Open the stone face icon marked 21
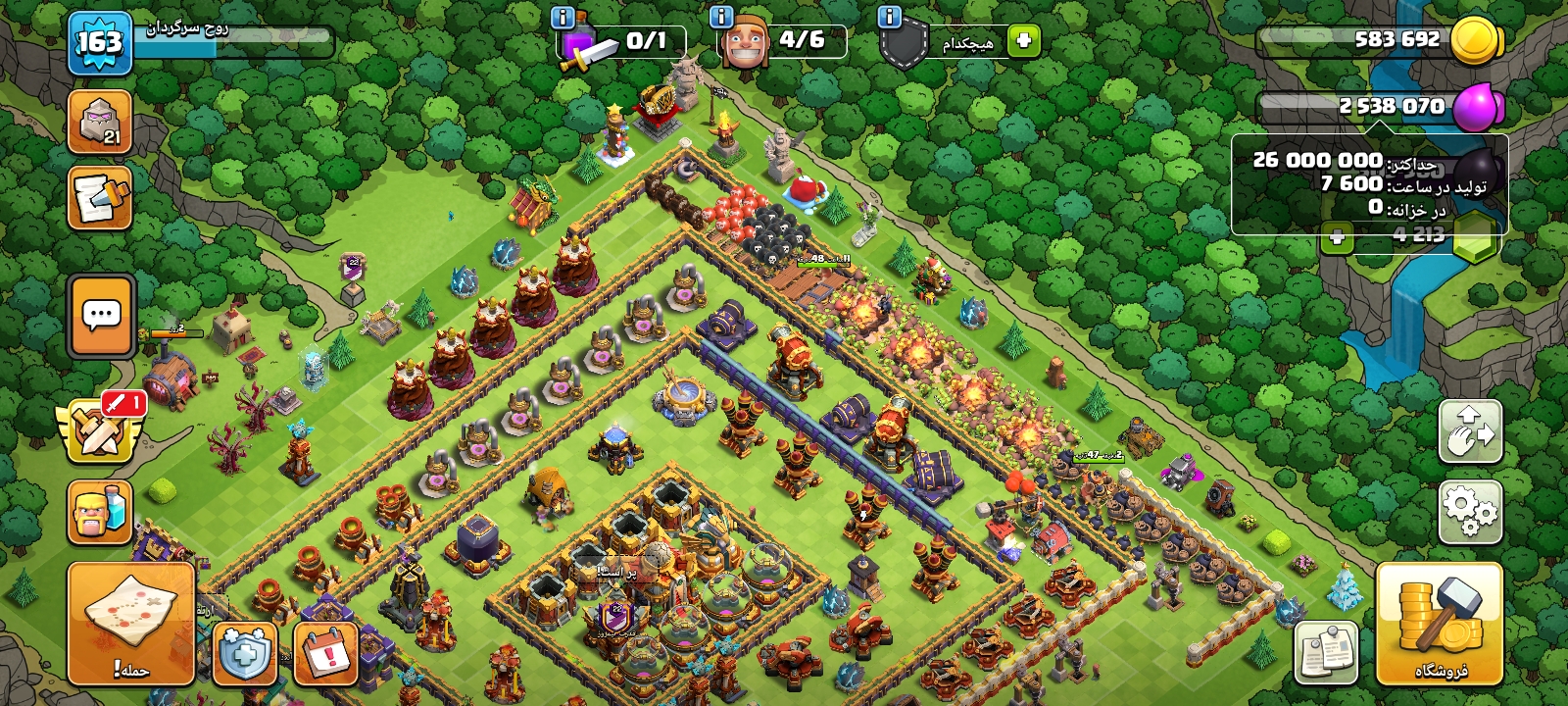Image resolution: width=1568 pixels, height=706 pixels. pos(100,123)
